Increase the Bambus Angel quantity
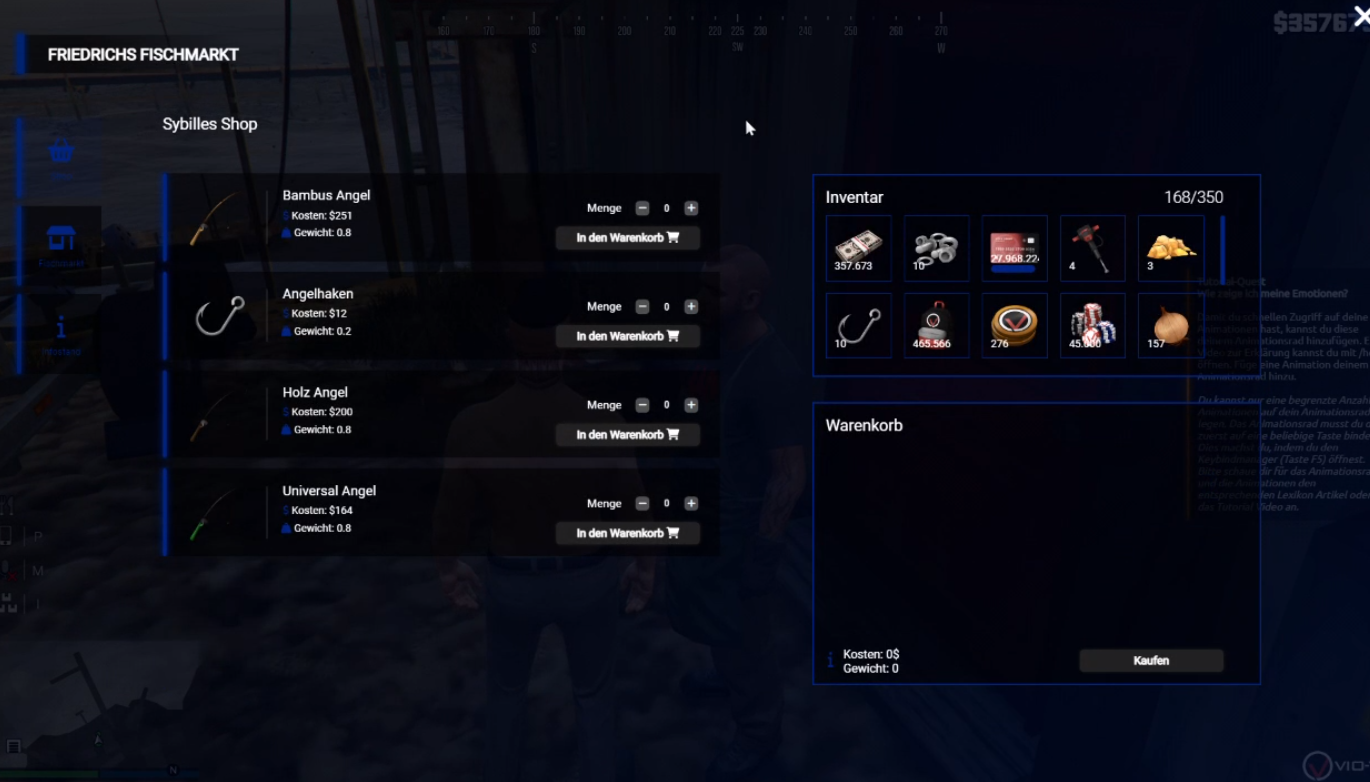Viewport: 1370px width, 782px height. click(x=691, y=208)
